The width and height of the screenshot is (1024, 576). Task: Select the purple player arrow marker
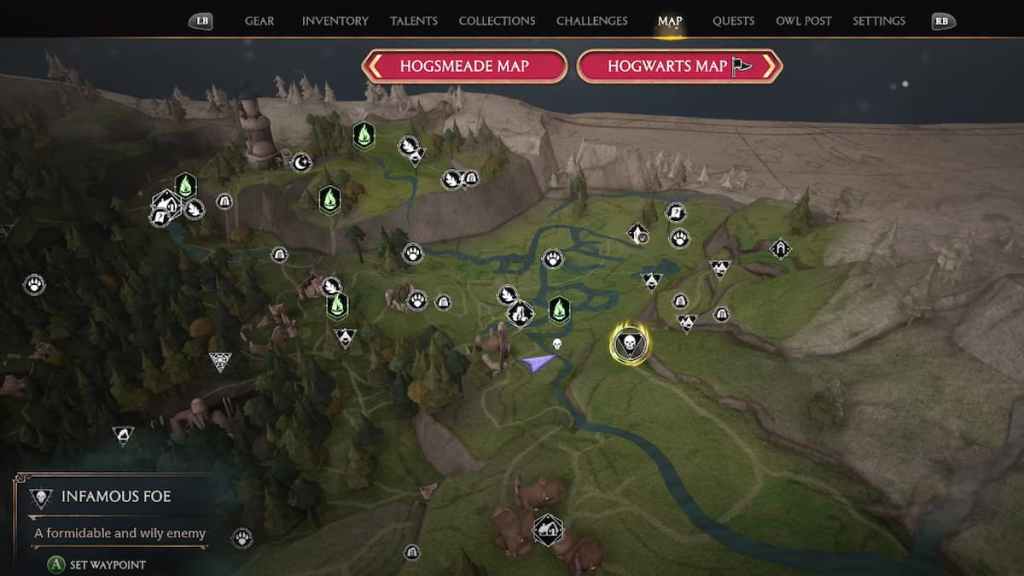tap(538, 362)
